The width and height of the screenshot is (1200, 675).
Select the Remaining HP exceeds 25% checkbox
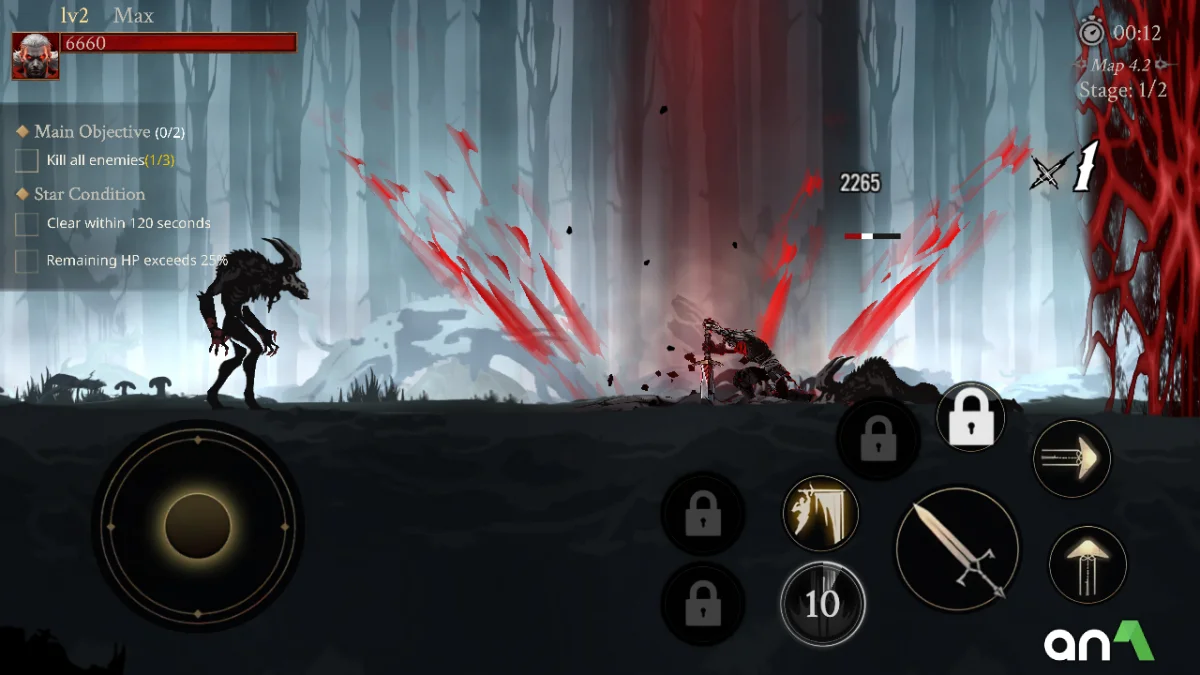coord(27,261)
